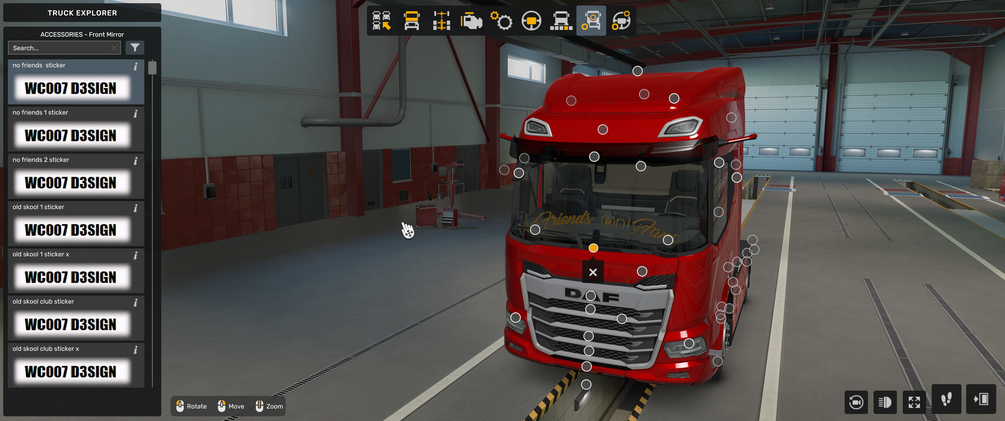The image size is (1005, 421).
Task: Toggle the truck headlights button
Action: pyautogui.click(x=884, y=401)
